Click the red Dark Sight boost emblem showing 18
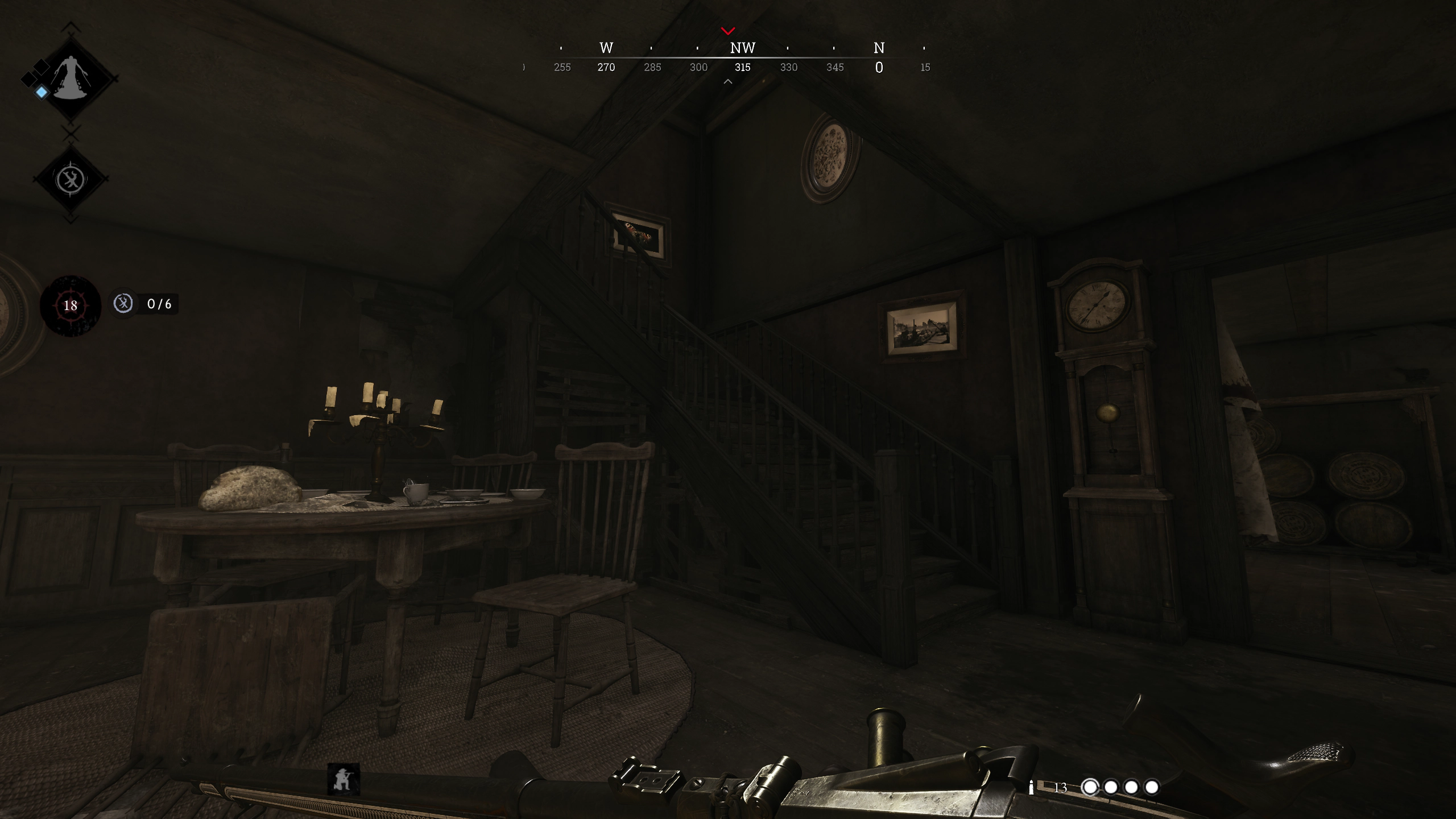The width and height of the screenshot is (1456, 819). pyautogui.click(x=71, y=306)
